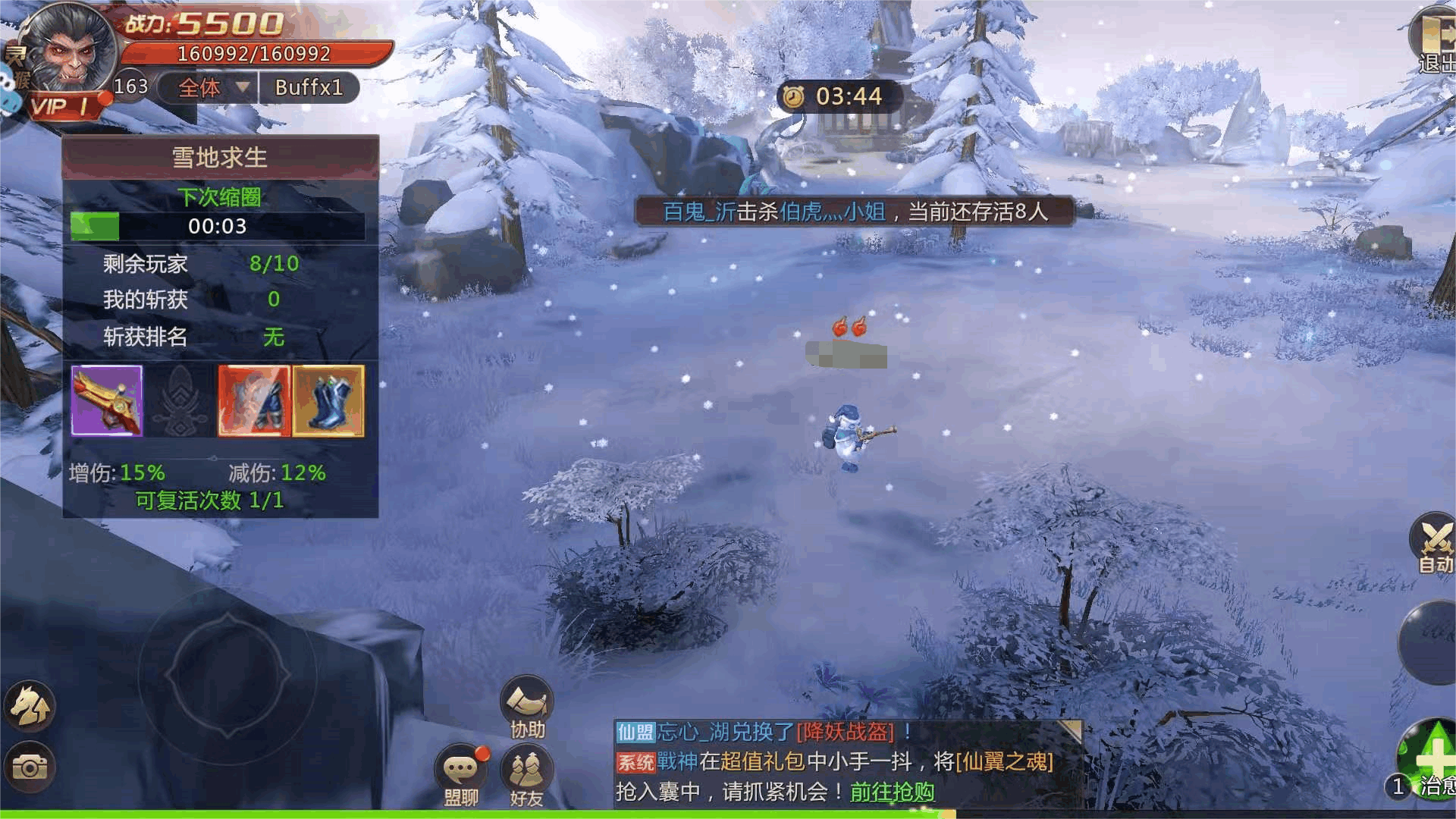Viewport: 1456px width, 819px height.
Task: Tap the mount horse icon
Action: [x=30, y=705]
